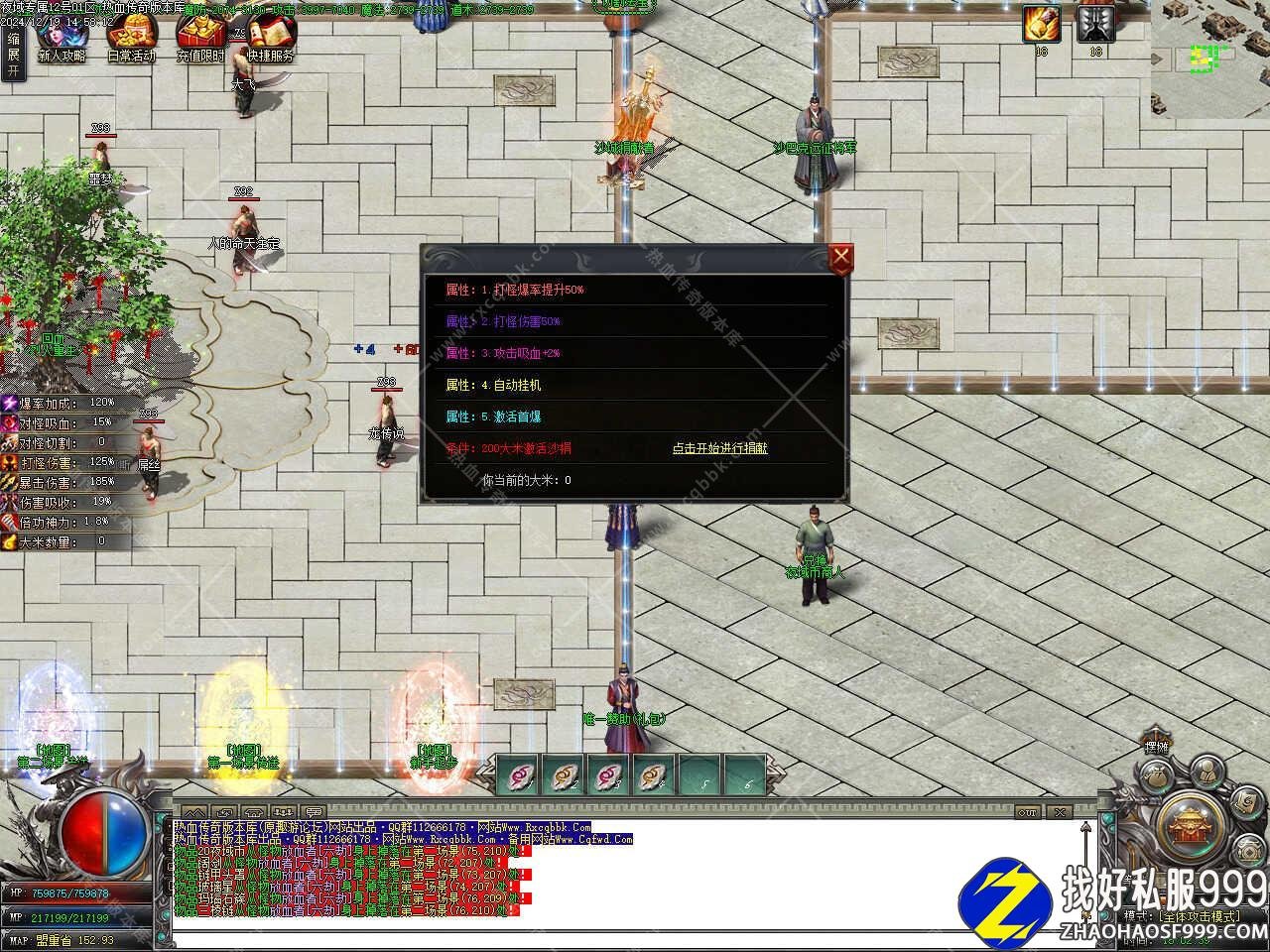Image resolution: width=1270 pixels, height=952 pixels.
Task: Close the attribute dialog with the red X
Action: 841,259
